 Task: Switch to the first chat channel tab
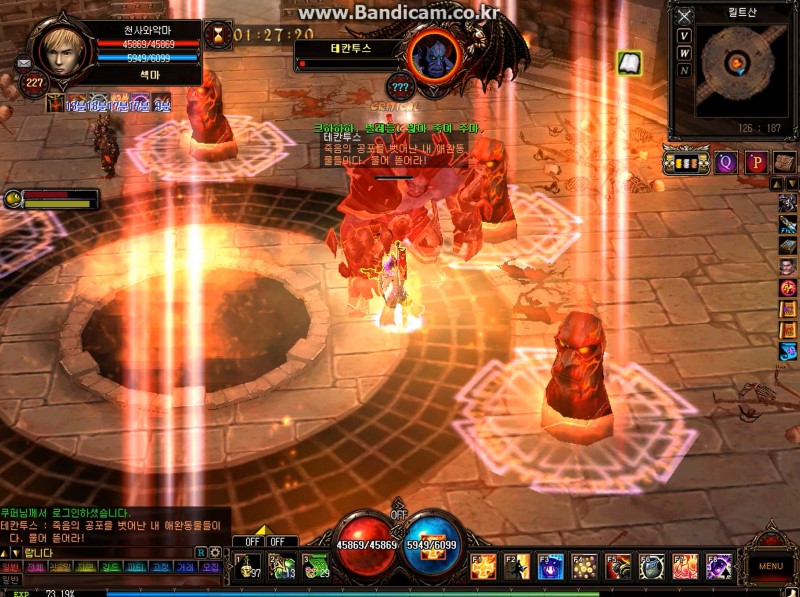click(10, 566)
